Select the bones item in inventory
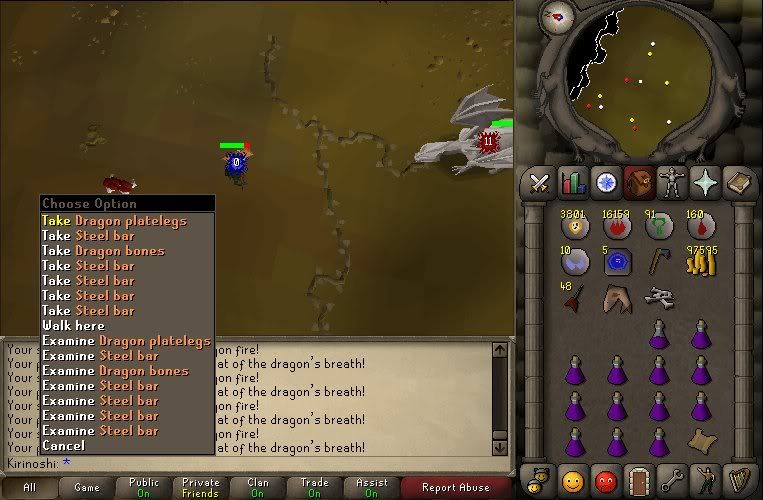This screenshot has height=500, width=763. point(657,296)
